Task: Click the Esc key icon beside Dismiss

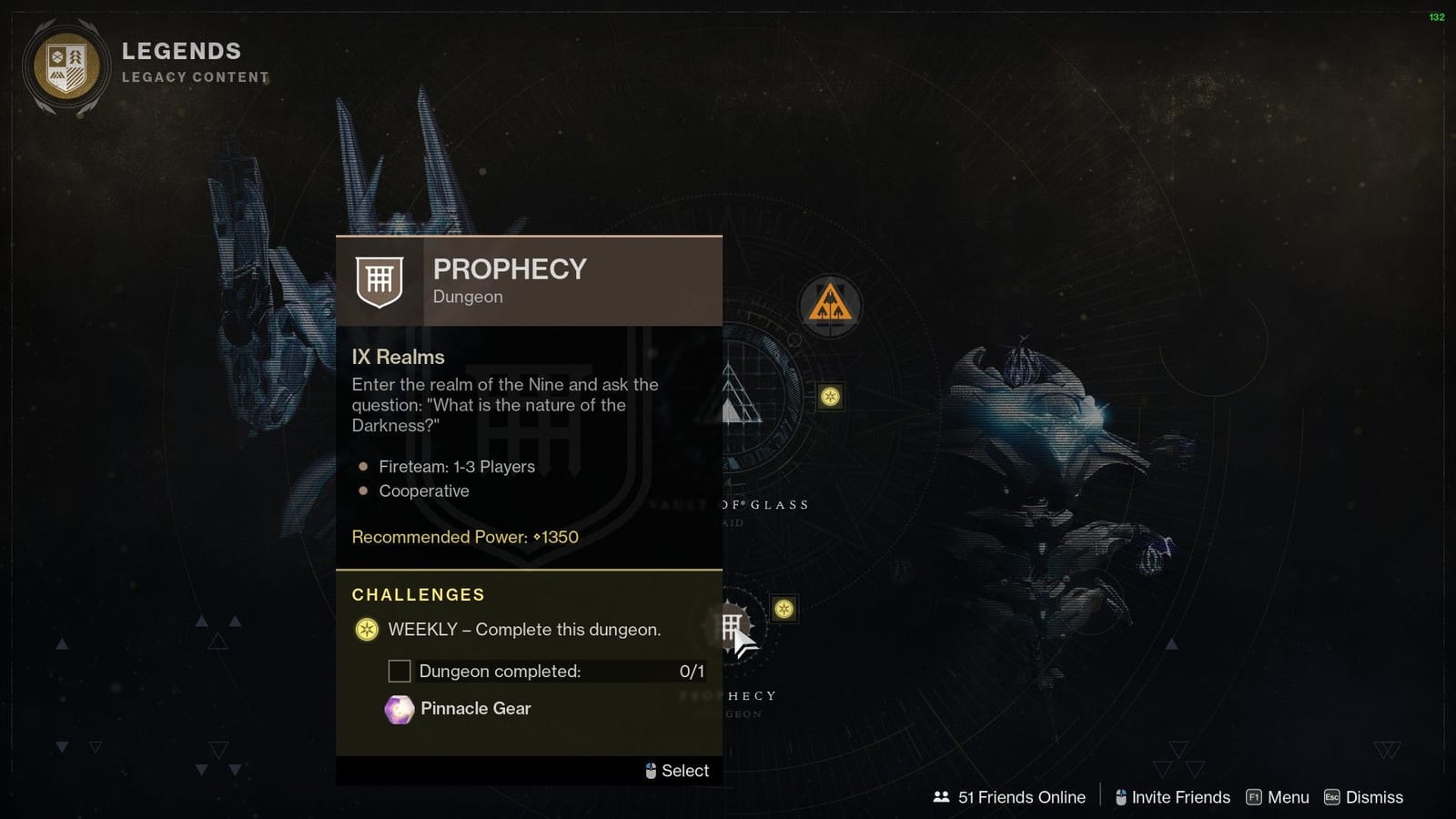Action: coord(1331,797)
